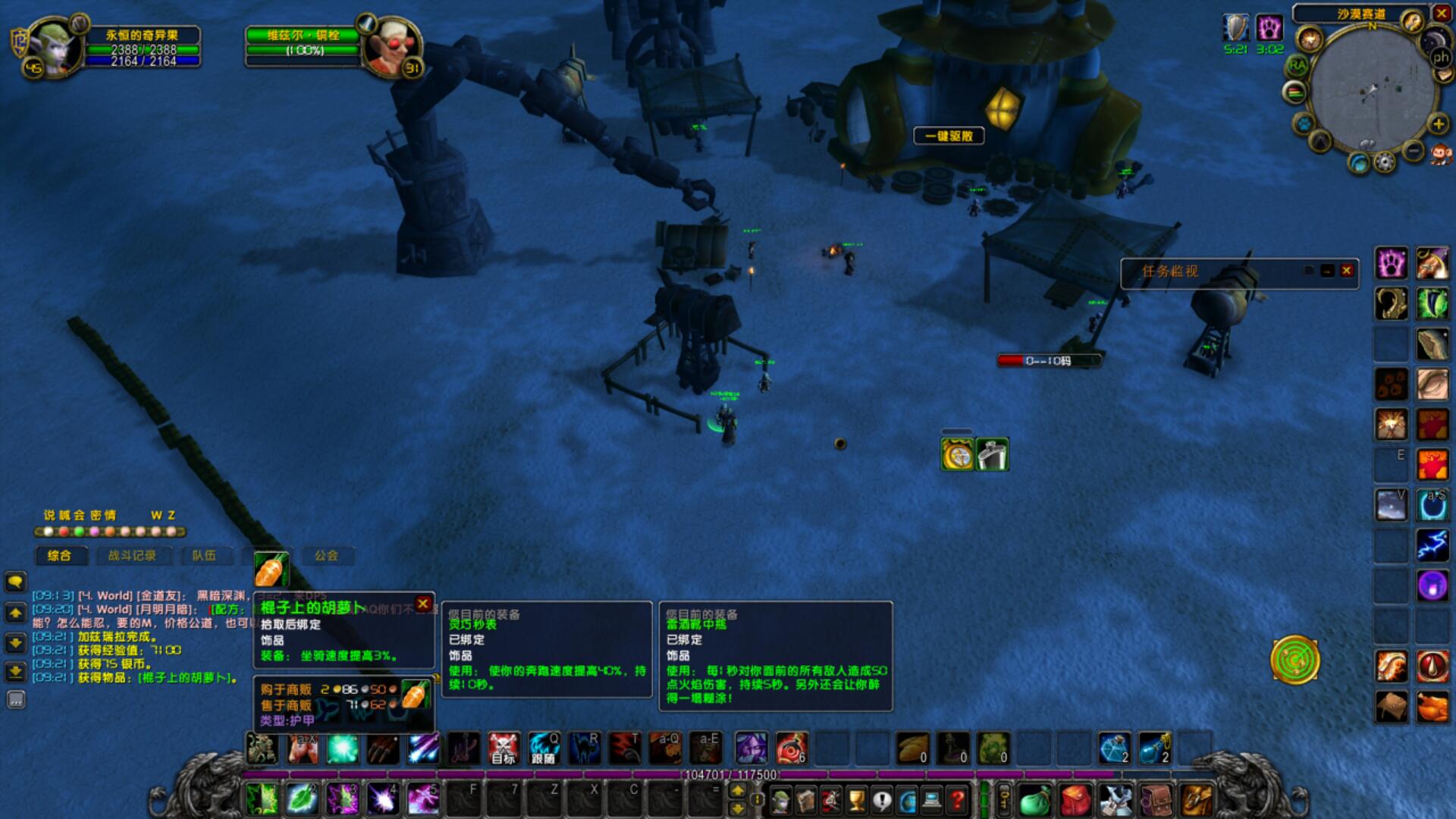Use the stopwatch trinket button
1456x819 pixels.
click(x=957, y=456)
